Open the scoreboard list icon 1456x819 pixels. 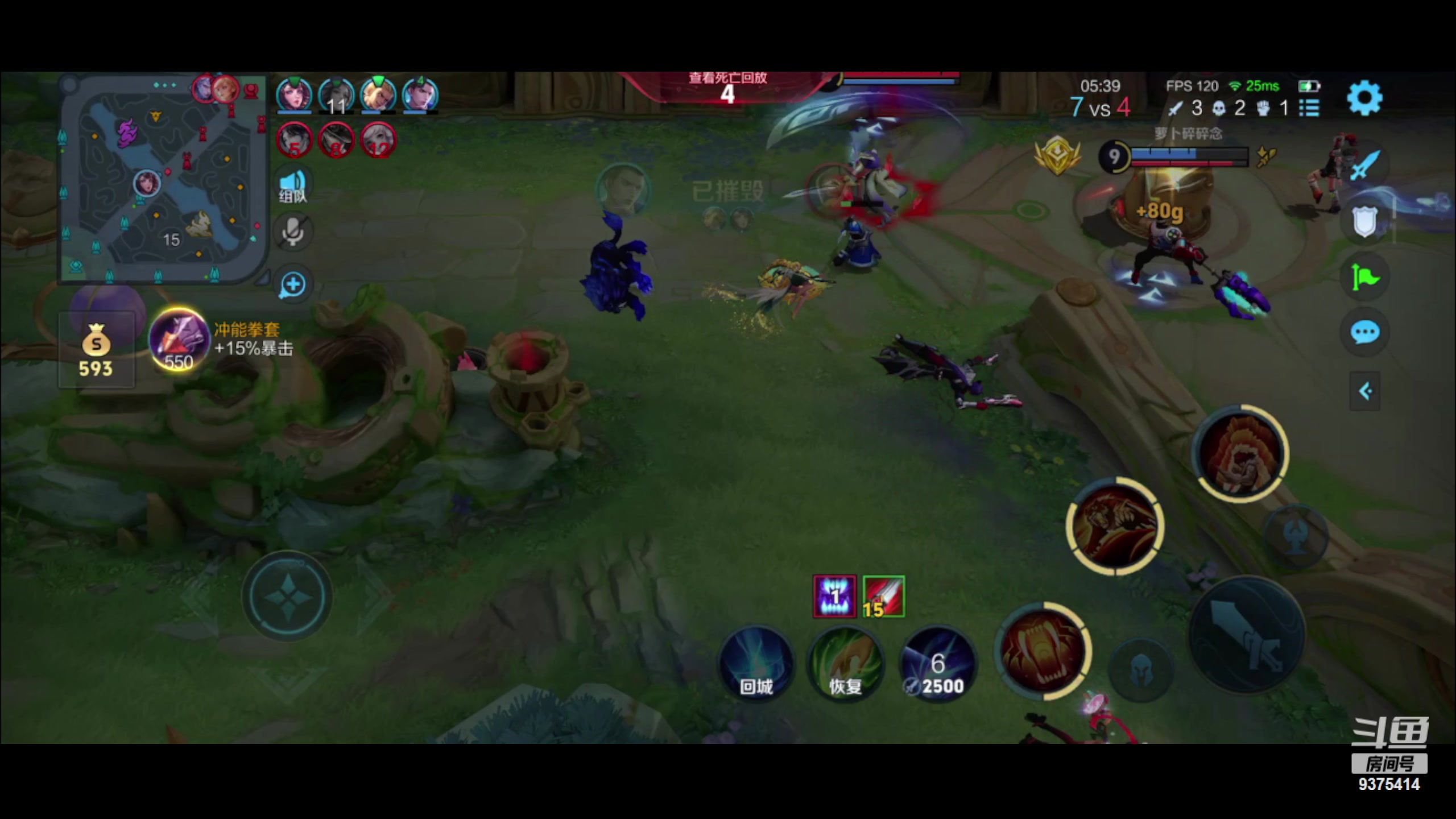(x=1309, y=107)
